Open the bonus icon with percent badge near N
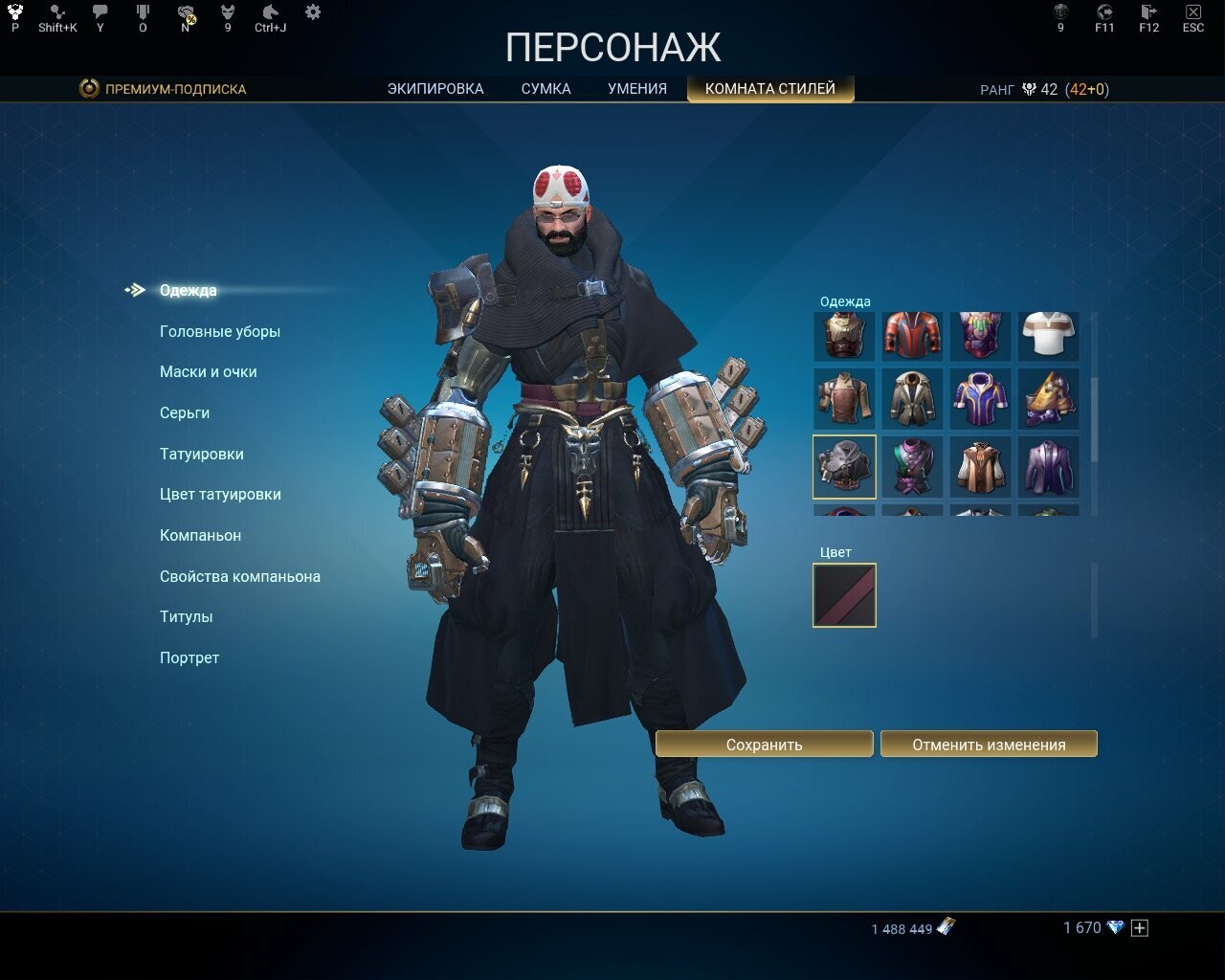The width and height of the screenshot is (1225, 980). tap(185, 12)
